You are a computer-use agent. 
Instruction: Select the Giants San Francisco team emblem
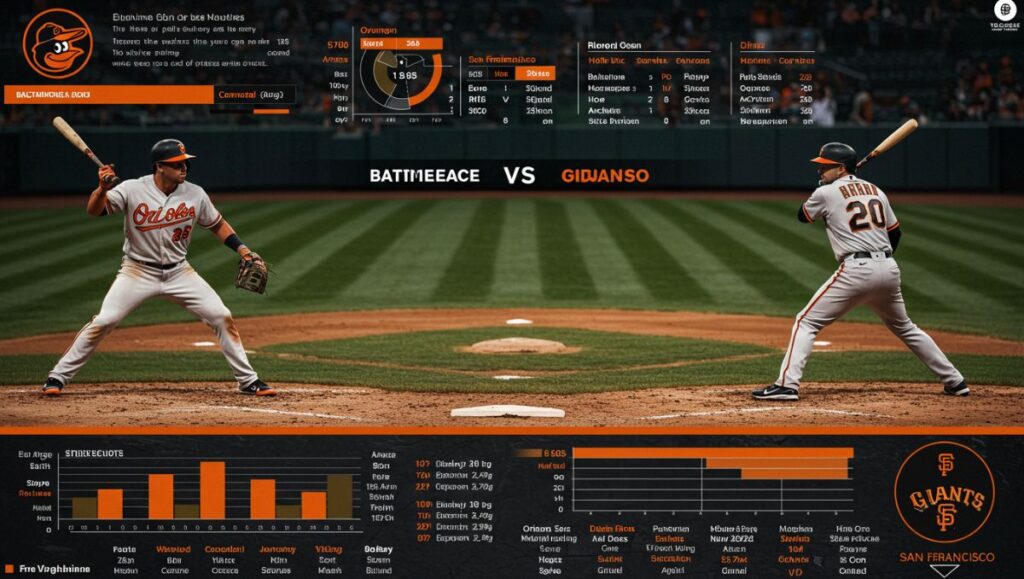click(x=944, y=491)
